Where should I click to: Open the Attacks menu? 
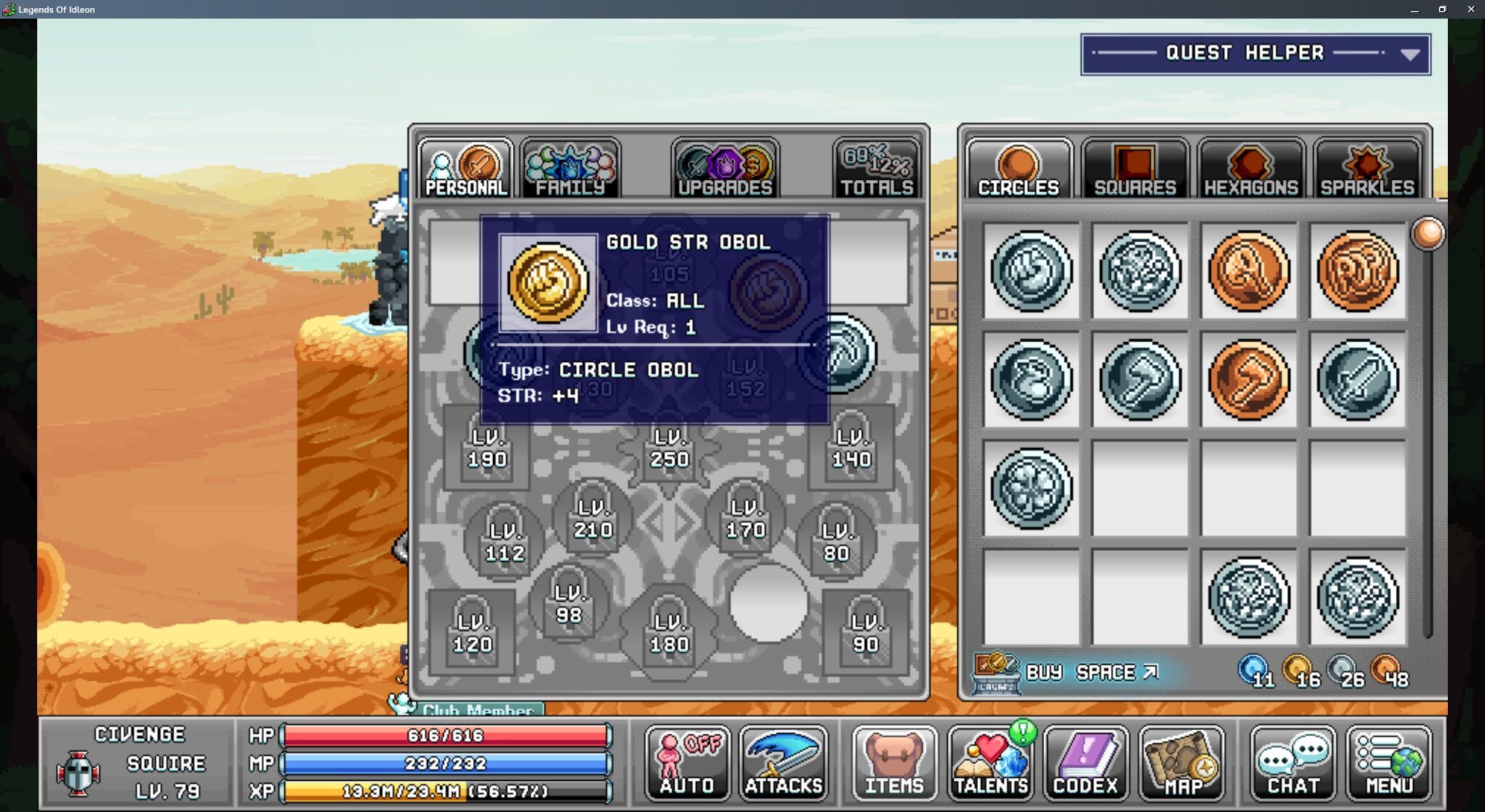[x=783, y=763]
